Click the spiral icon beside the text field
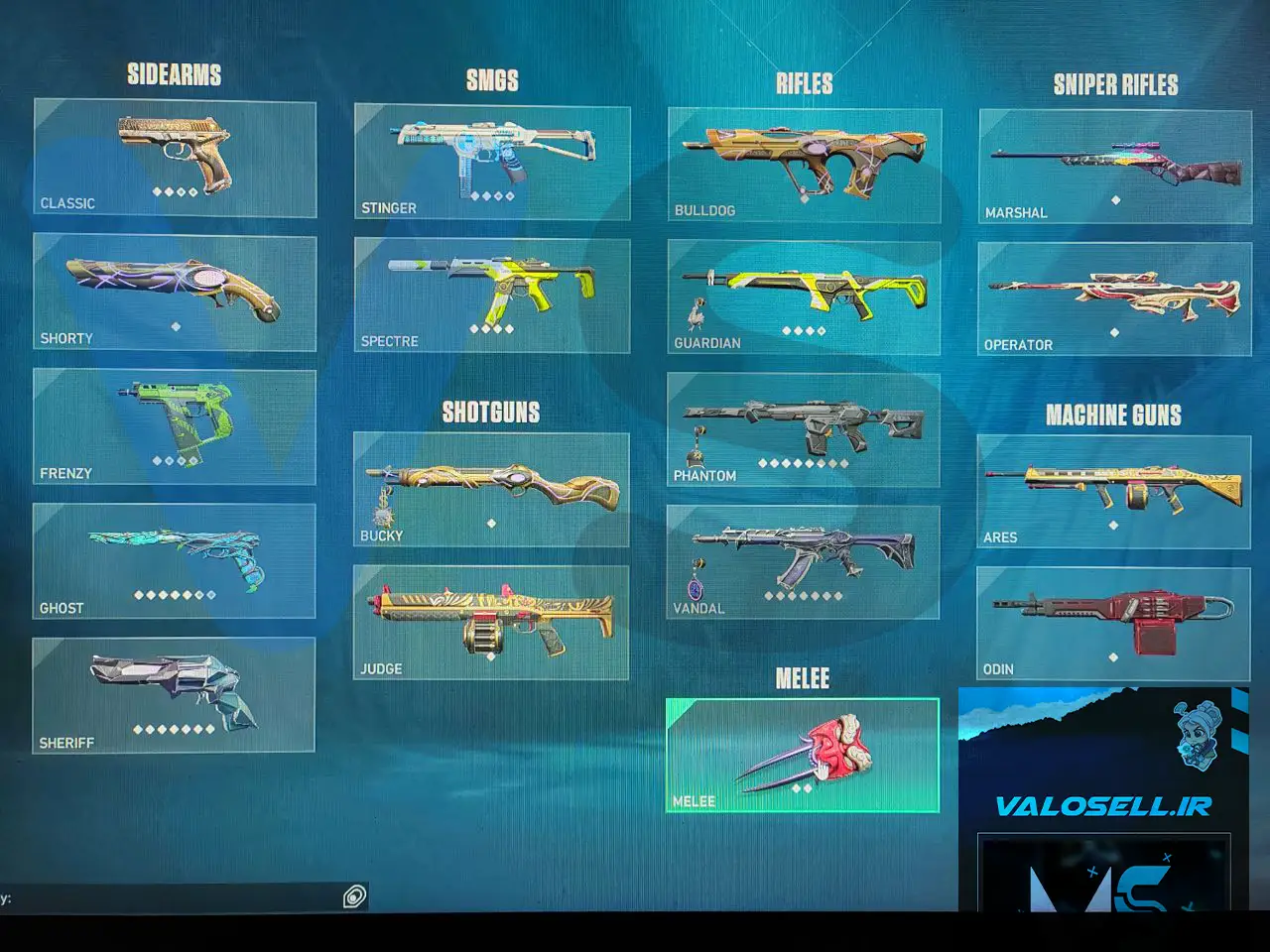1270x952 pixels. pyautogui.click(x=354, y=897)
